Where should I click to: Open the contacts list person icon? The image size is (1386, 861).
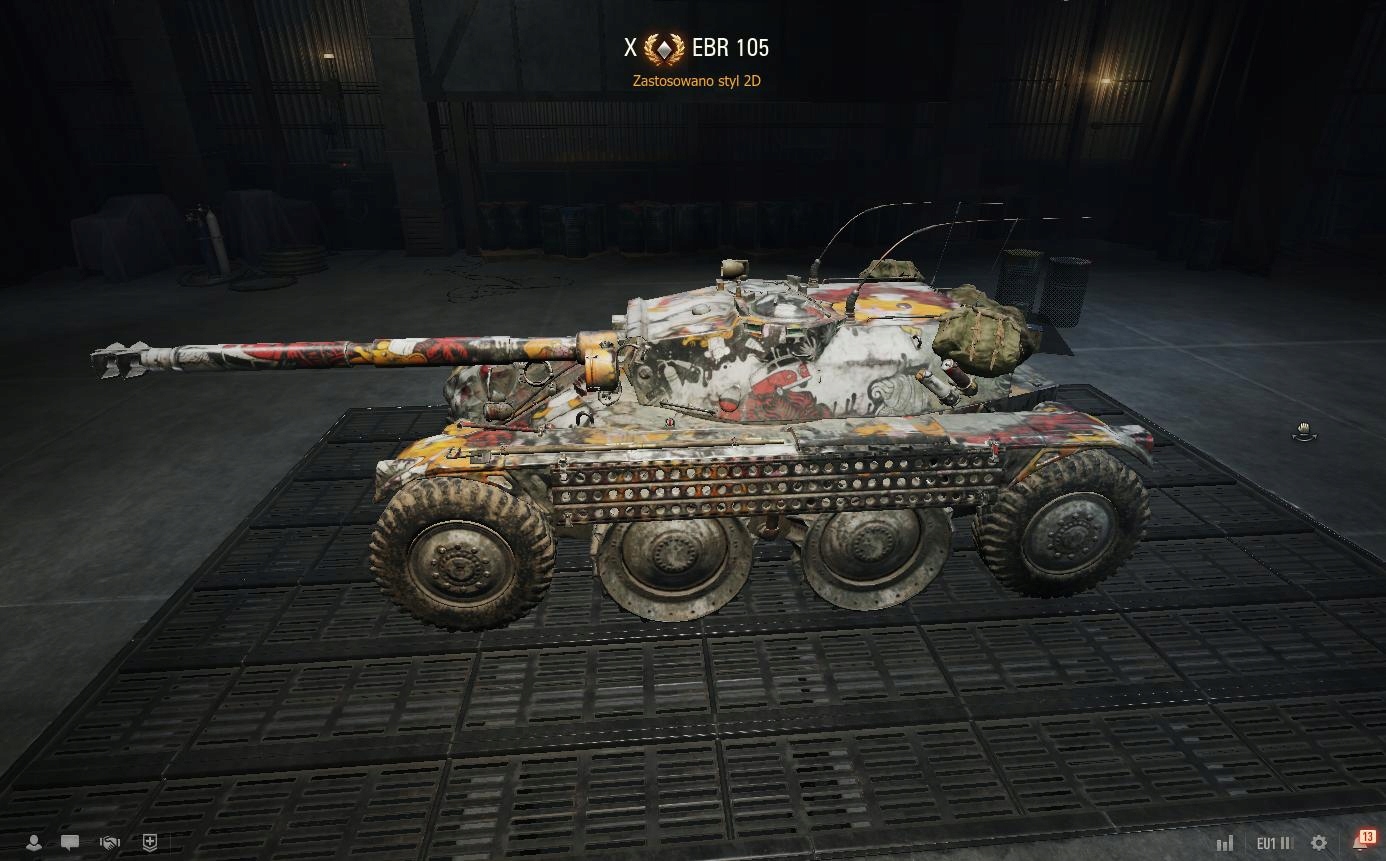[x=34, y=843]
